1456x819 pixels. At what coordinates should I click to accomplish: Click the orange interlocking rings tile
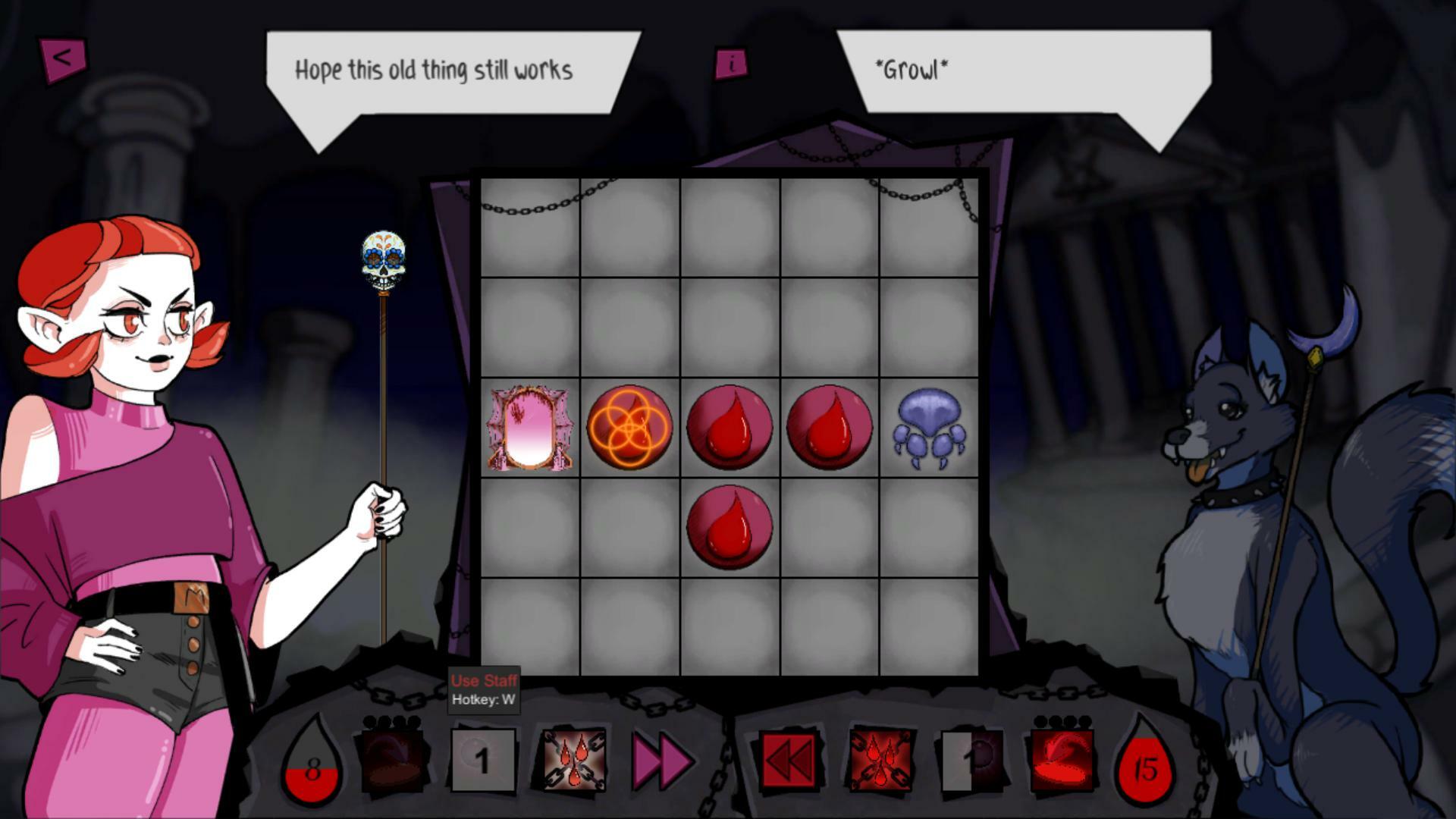628,426
